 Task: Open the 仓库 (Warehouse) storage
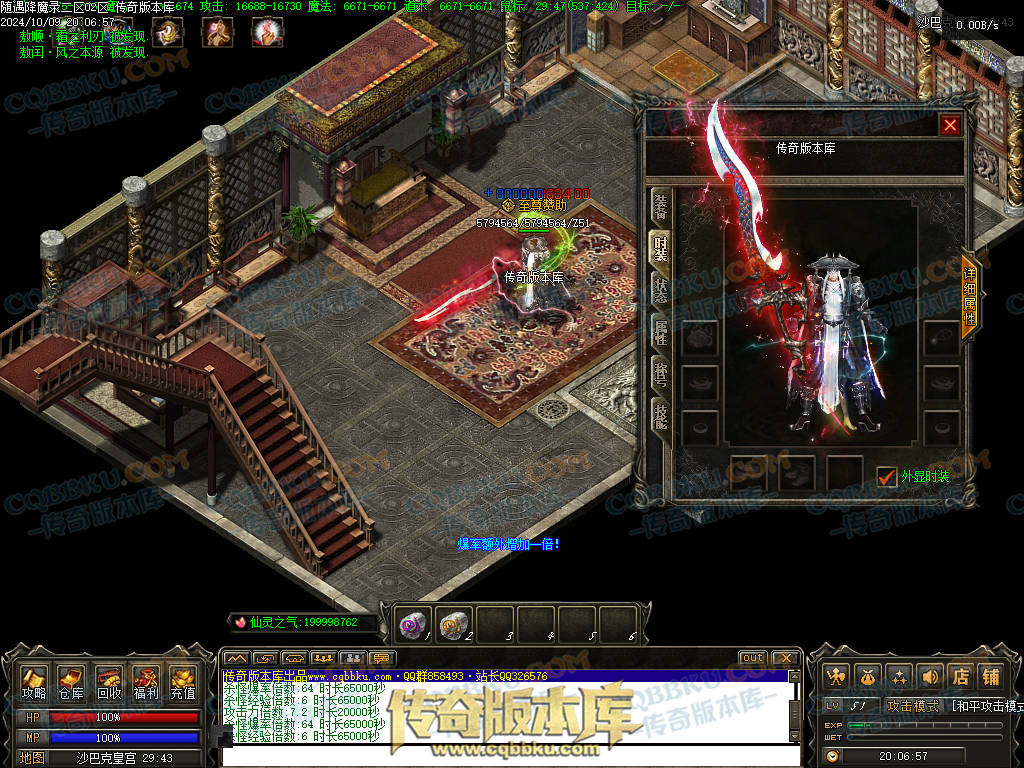[71, 682]
